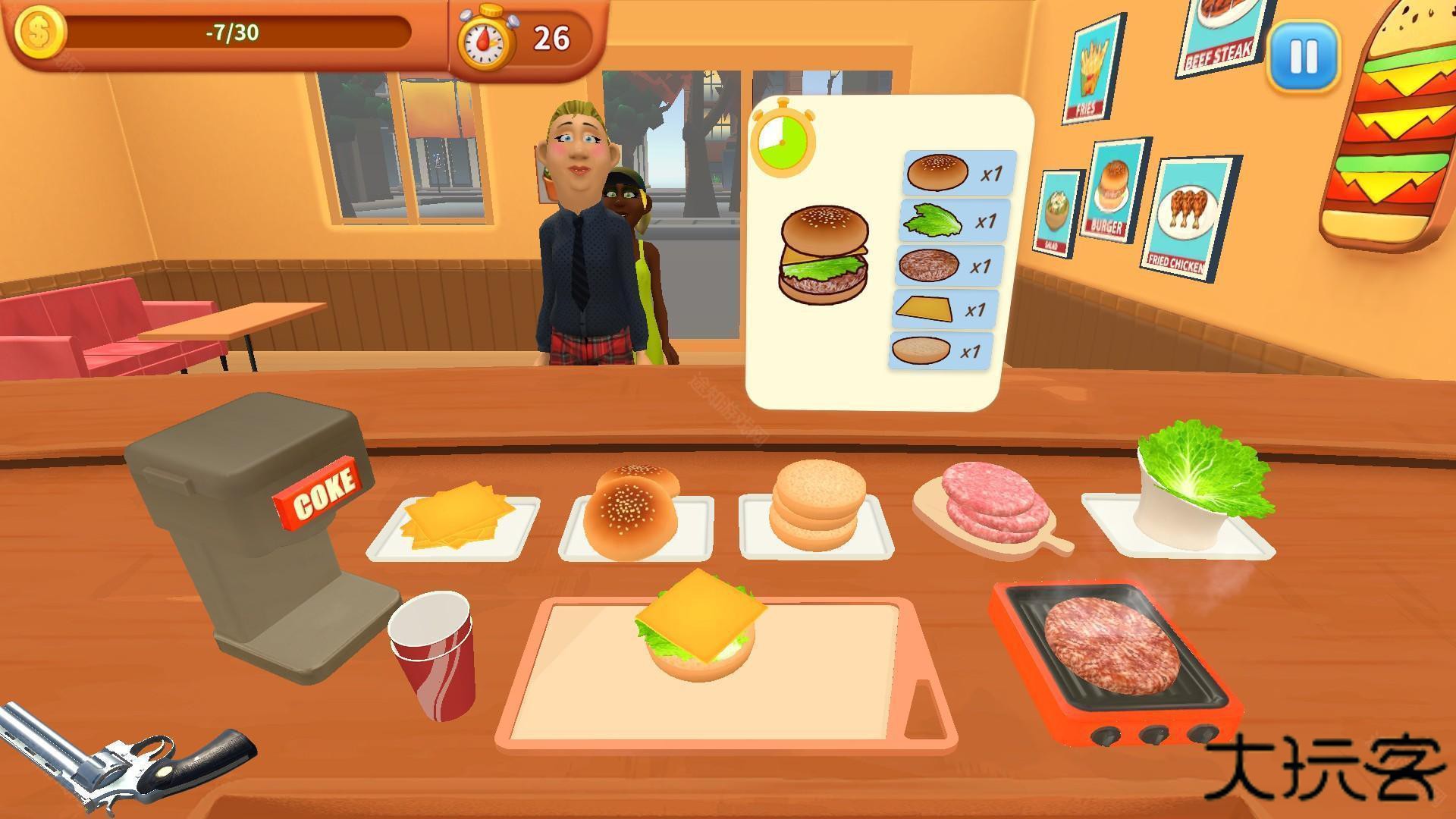Screen dimensions: 1456x819
Task: Select the red cola cup
Action: [434, 655]
